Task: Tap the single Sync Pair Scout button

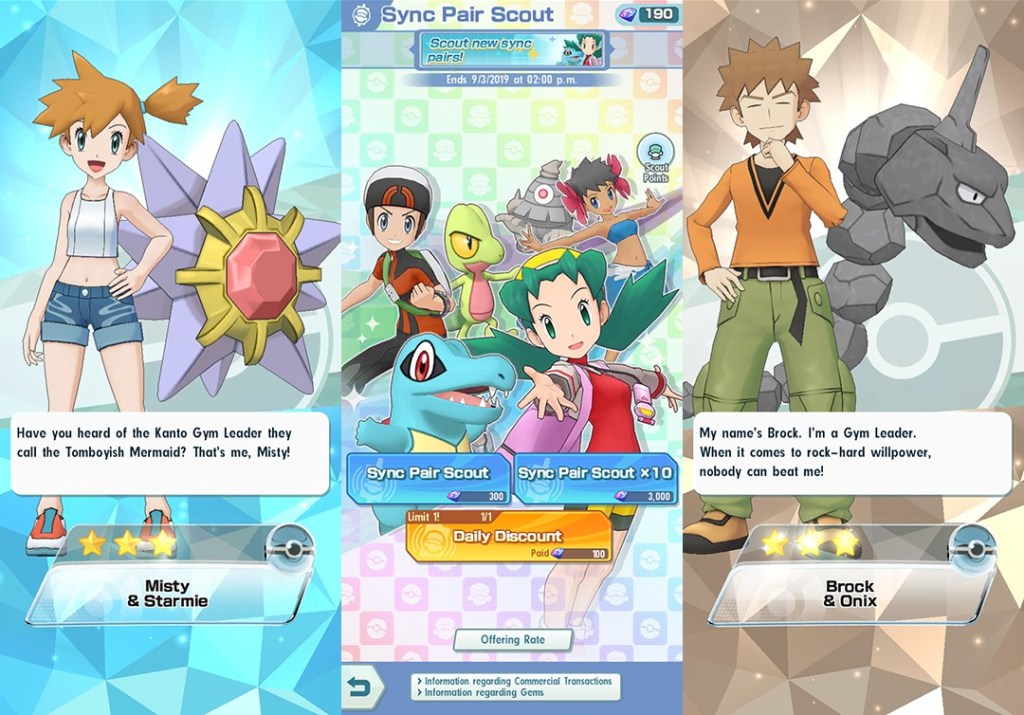Action: click(427, 479)
